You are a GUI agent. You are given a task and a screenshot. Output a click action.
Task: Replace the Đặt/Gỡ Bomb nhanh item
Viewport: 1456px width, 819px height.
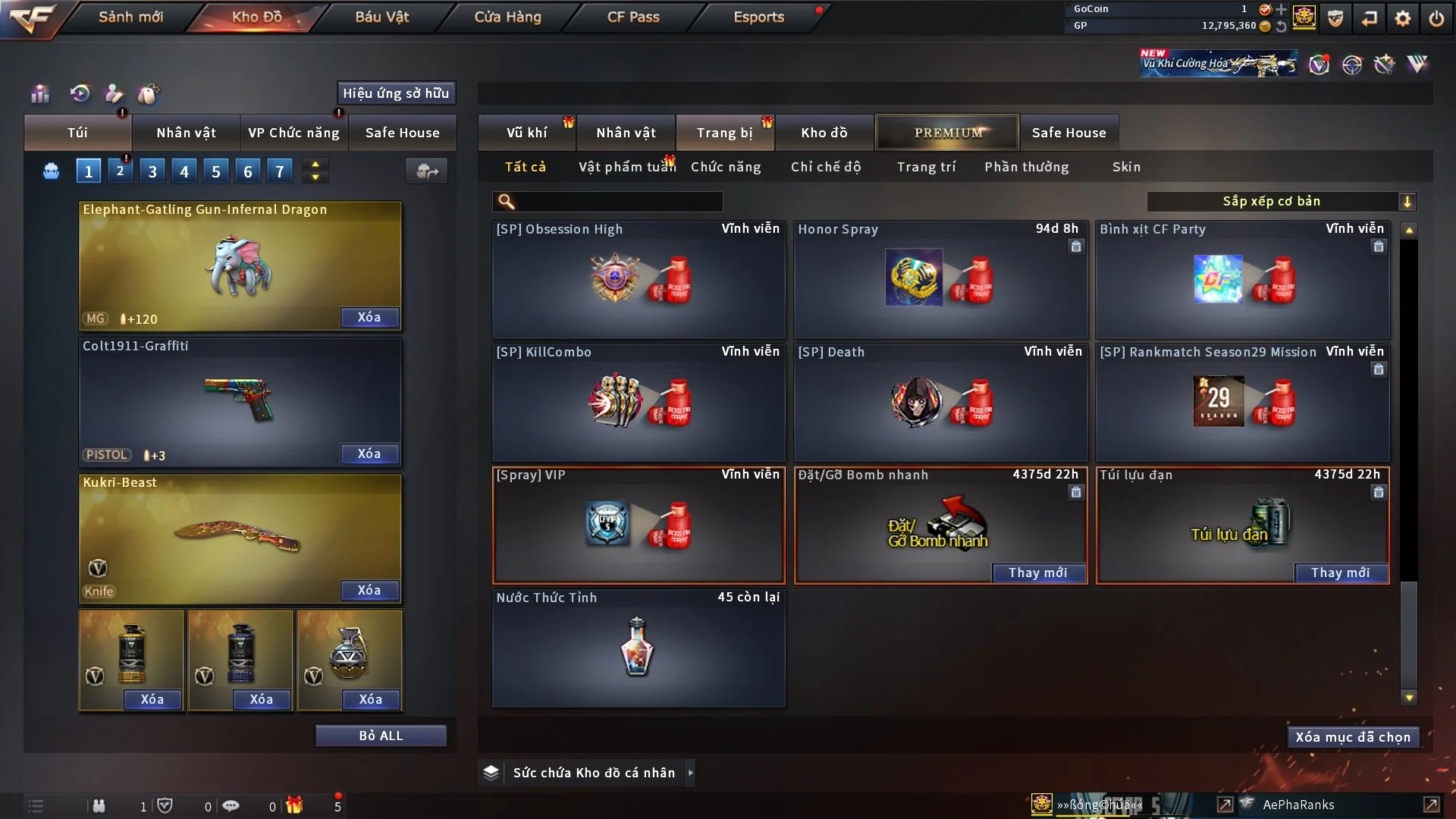[1037, 573]
